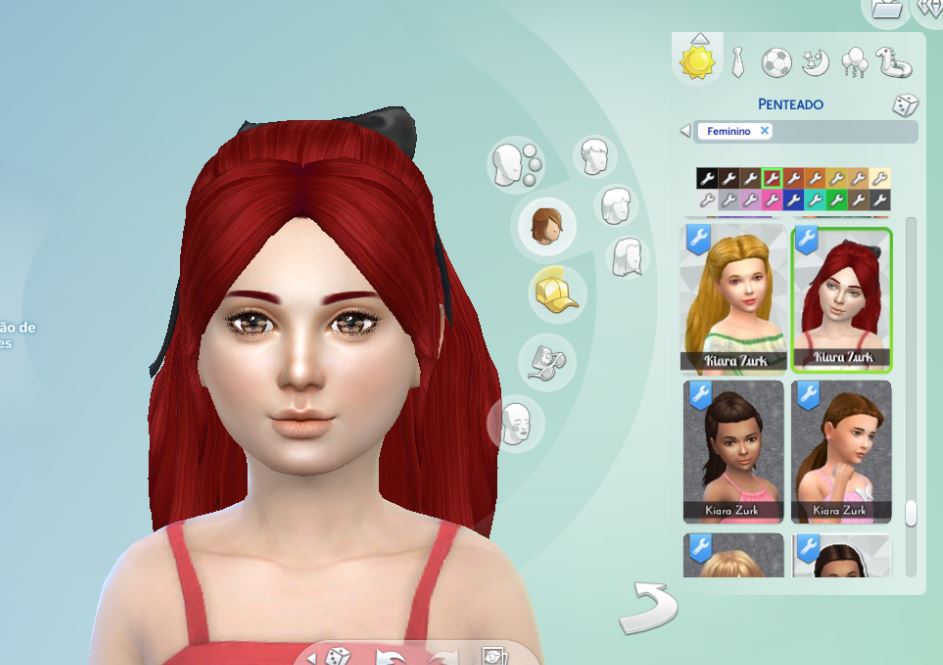Click the curved undo arrow below the panel

click(647, 608)
